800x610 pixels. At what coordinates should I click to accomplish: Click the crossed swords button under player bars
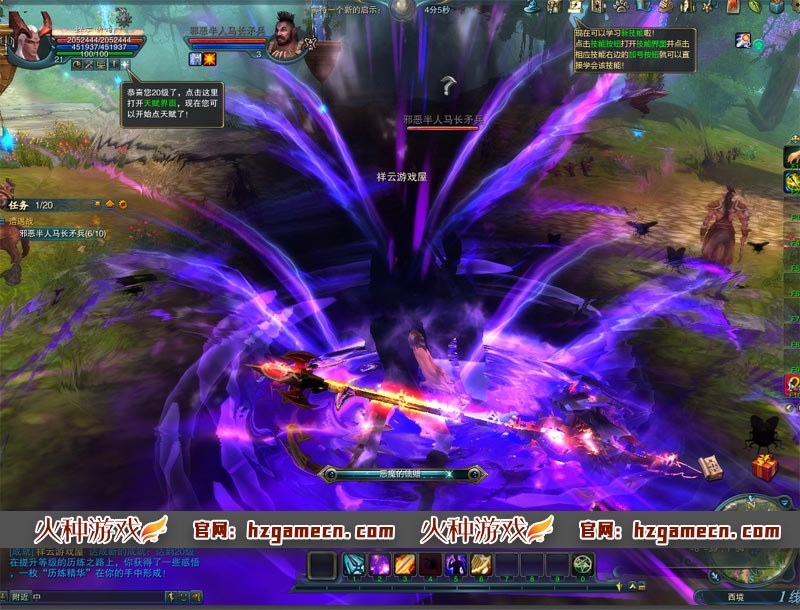pyautogui.click(x=89, y=65)
